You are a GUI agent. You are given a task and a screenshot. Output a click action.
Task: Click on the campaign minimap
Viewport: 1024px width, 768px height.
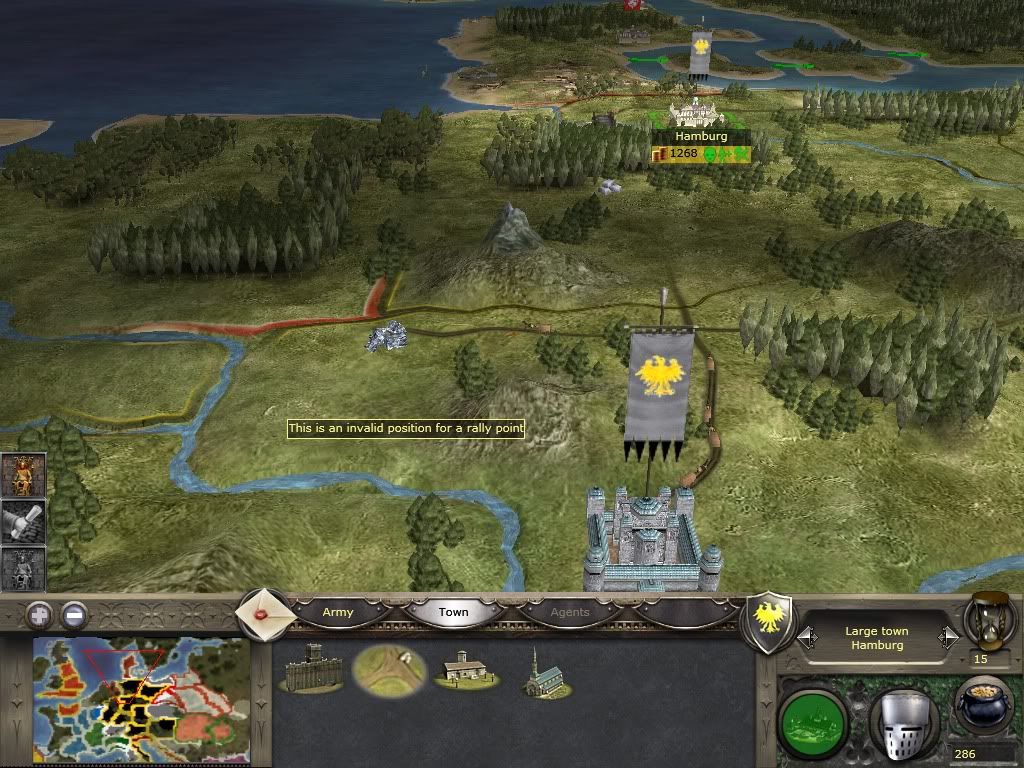click(141, 700)
